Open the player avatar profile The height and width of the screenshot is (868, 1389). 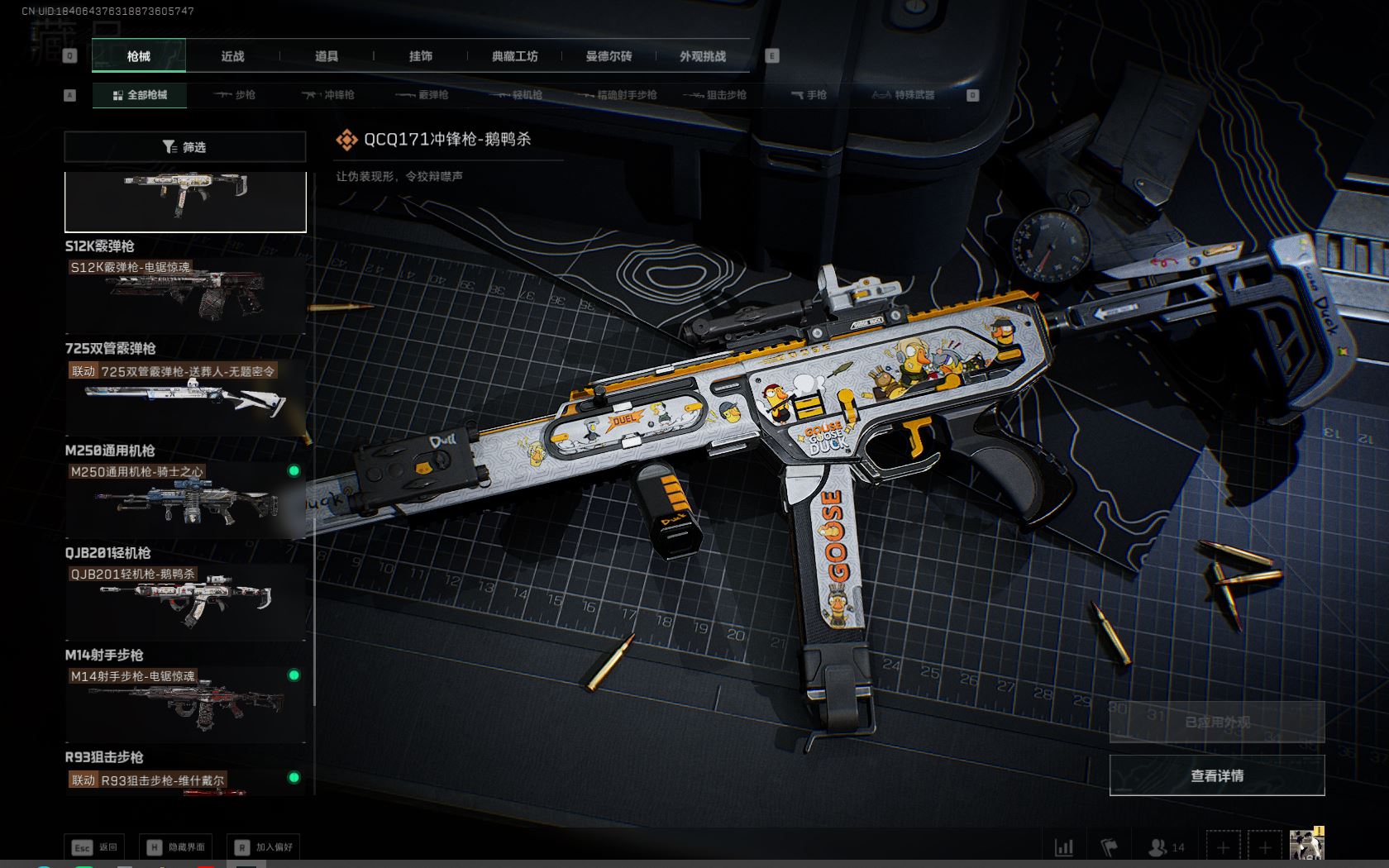click(1306, 846)
